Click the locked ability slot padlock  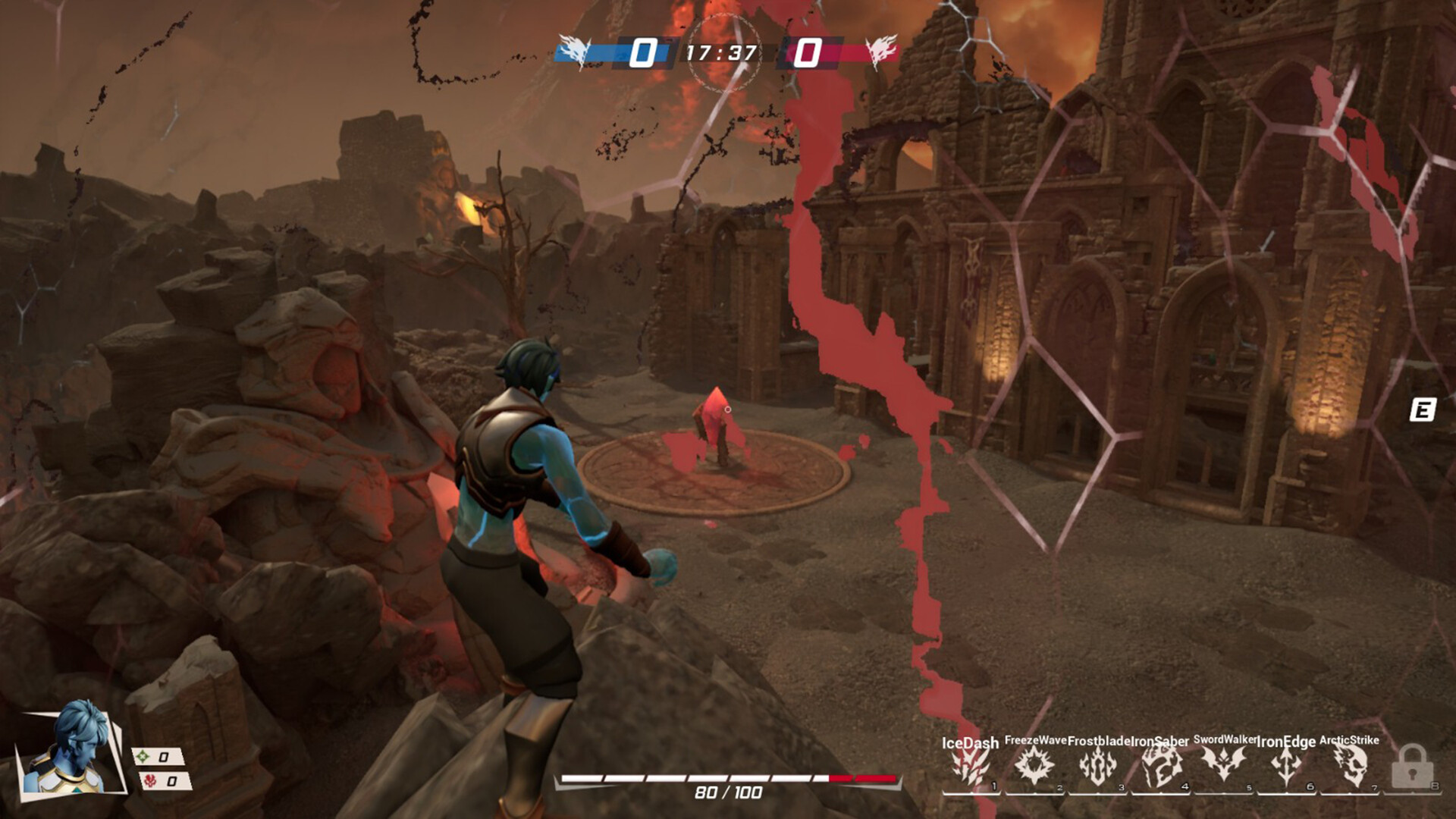(x=1411, y=766)
